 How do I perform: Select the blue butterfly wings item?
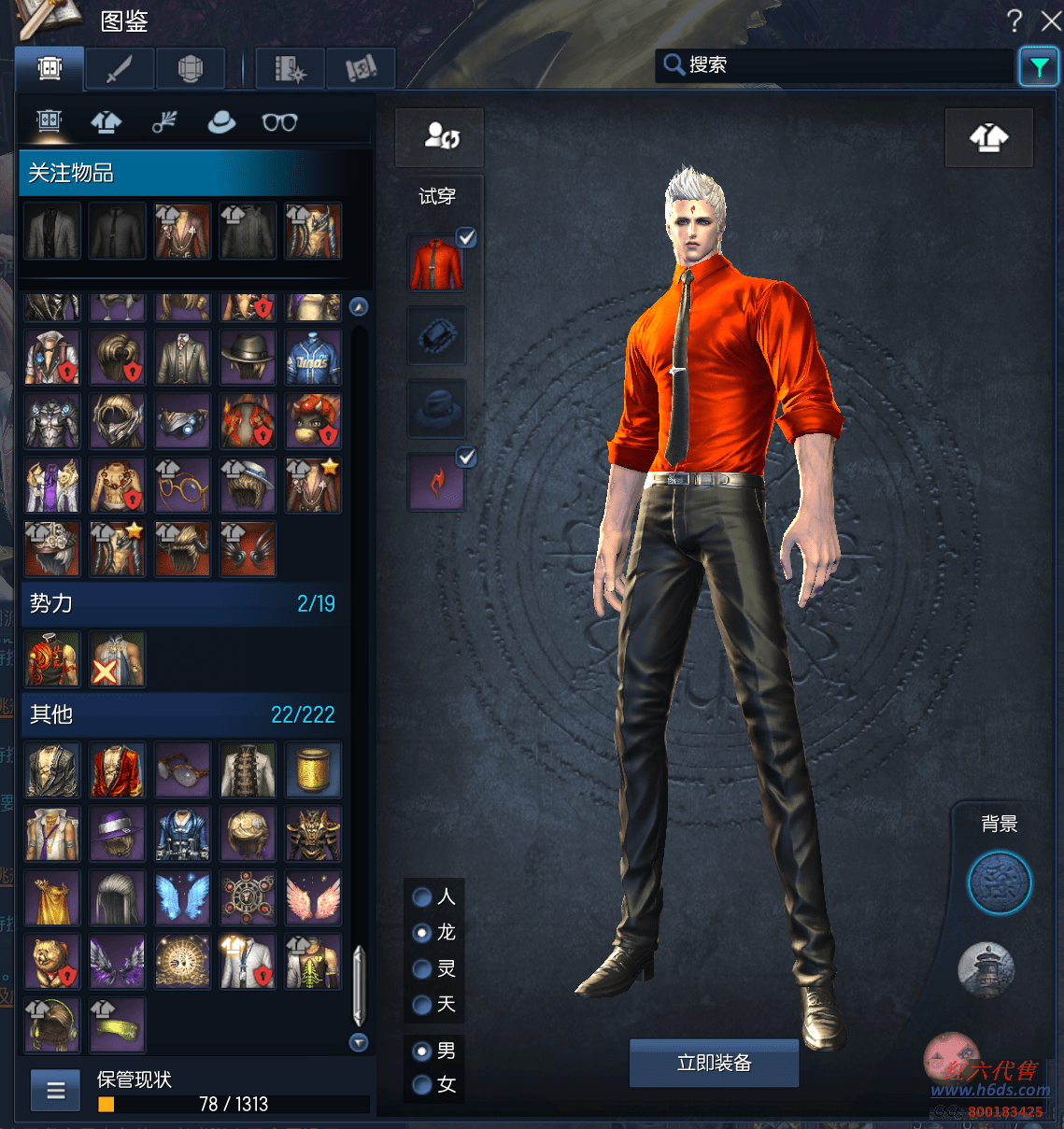tap(182, 897)
